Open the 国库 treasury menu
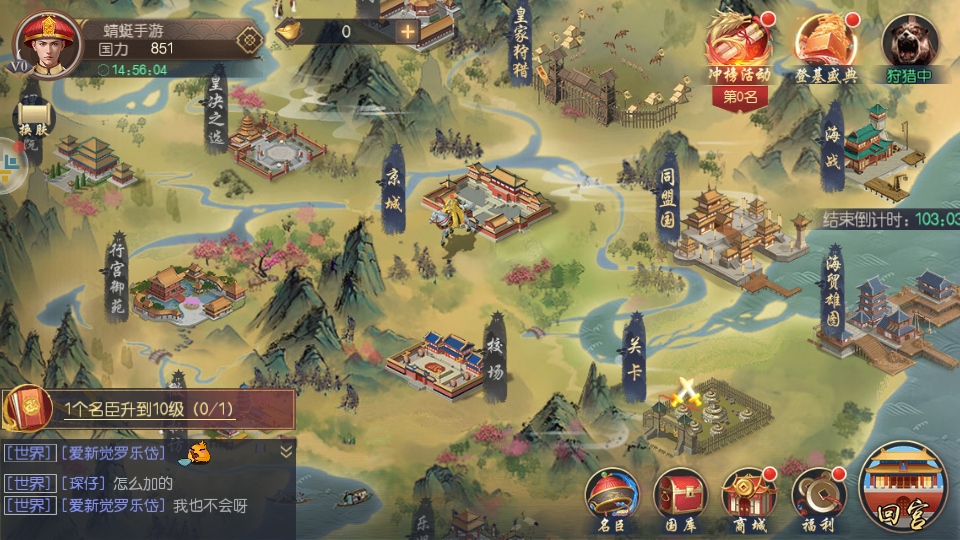Viewport: 960px width, 540px height. 680,497
